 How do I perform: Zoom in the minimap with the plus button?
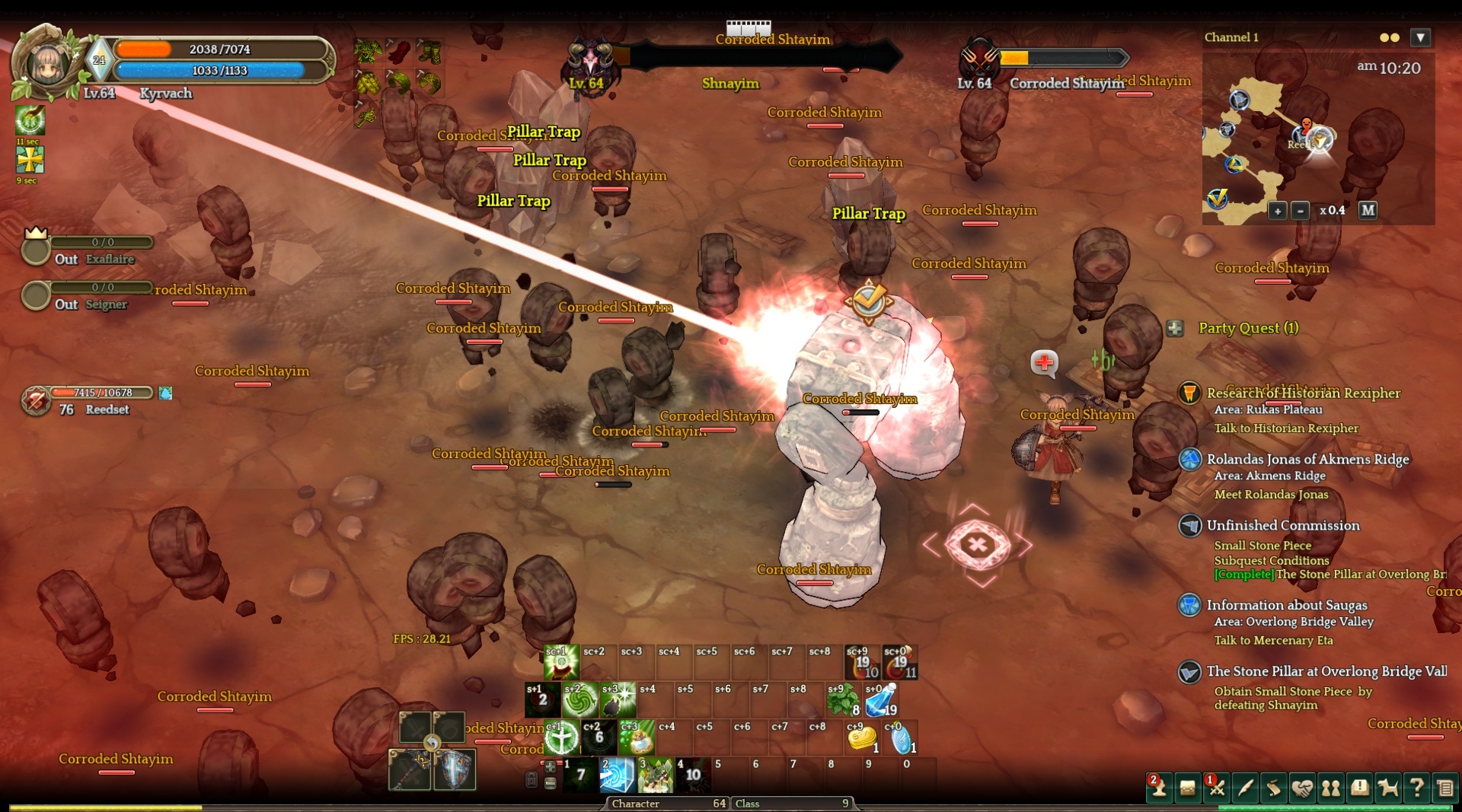pyautogui.click(x=1277, y=211)
